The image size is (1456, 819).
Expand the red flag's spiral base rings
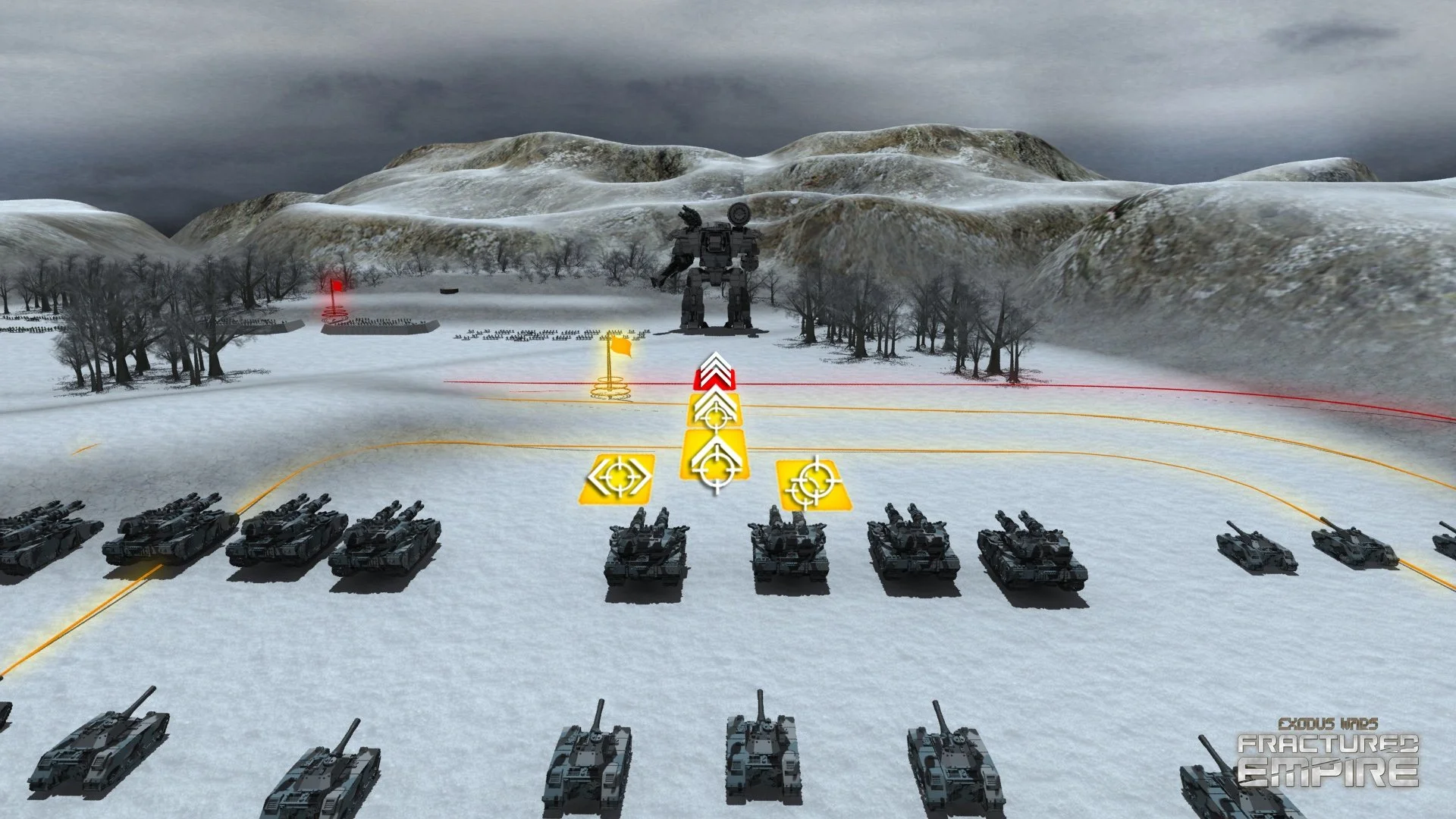(x=334, y=313)
